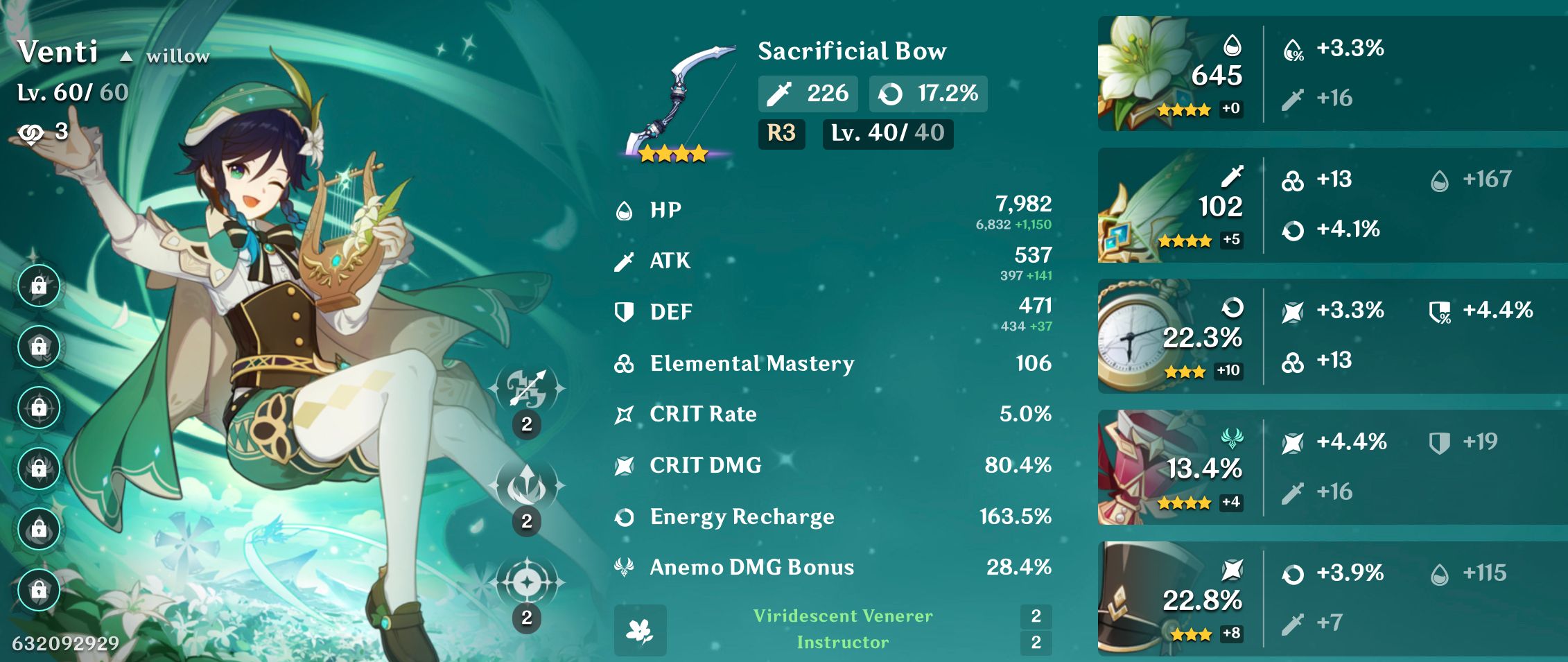1568x662 pixels.
Task: Expand the Viridescent Venerer set bonus
Action: (x=842, y=616)
